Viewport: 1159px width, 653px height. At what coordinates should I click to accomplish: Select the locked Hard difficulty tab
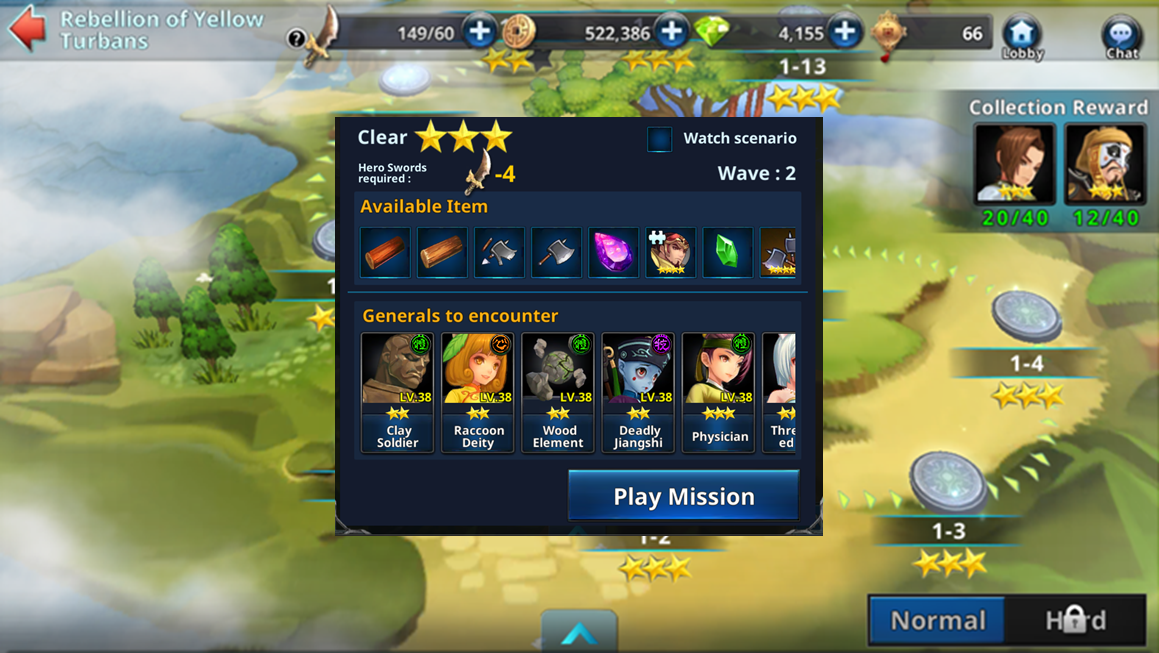coord(1076,620)
